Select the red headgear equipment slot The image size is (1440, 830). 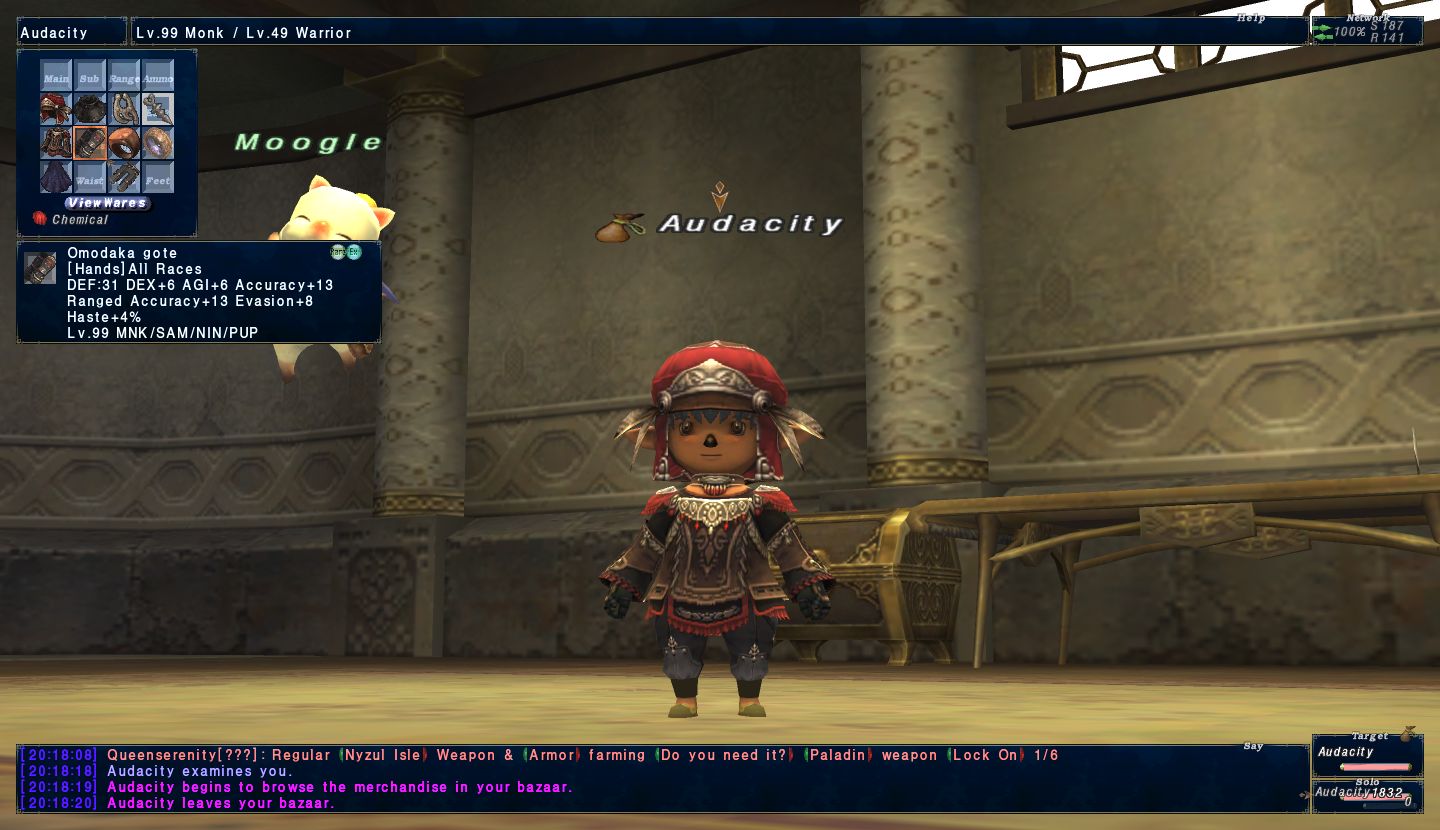56,110
